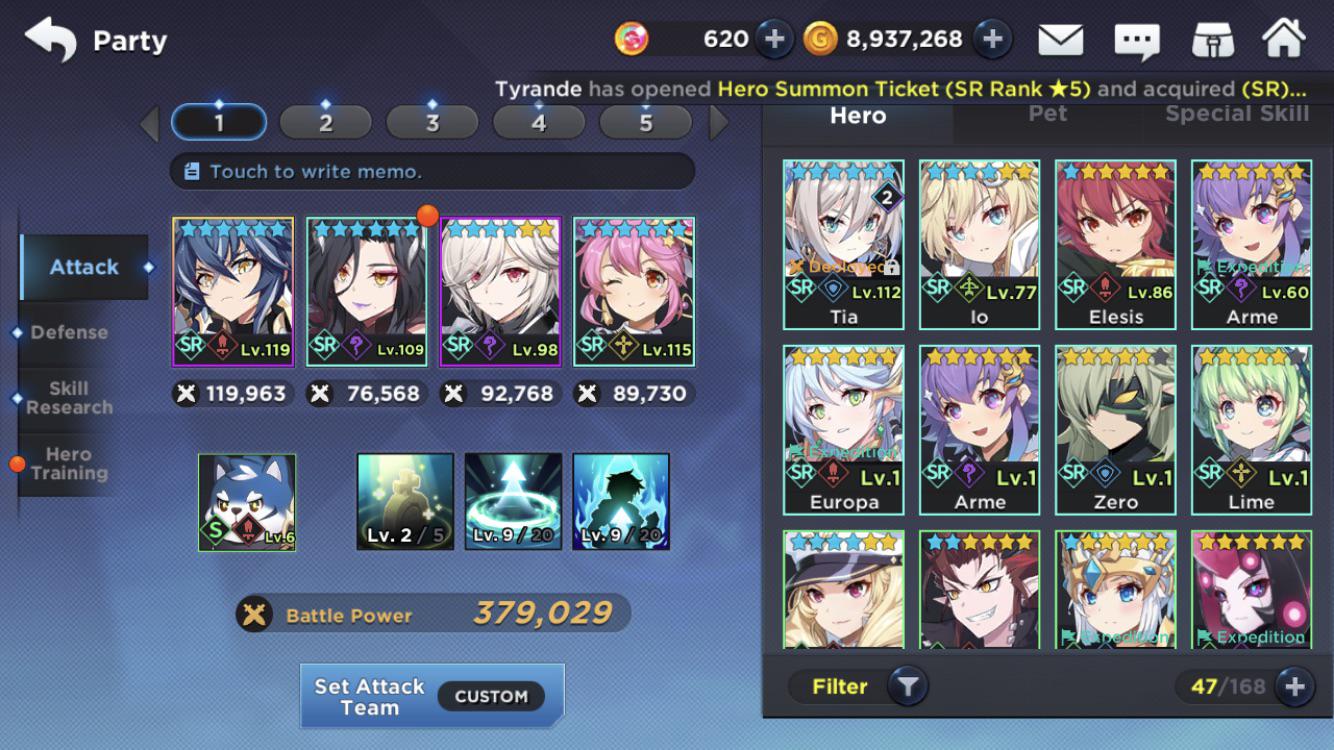Open Skill Research section

click(x=69, y=398)
